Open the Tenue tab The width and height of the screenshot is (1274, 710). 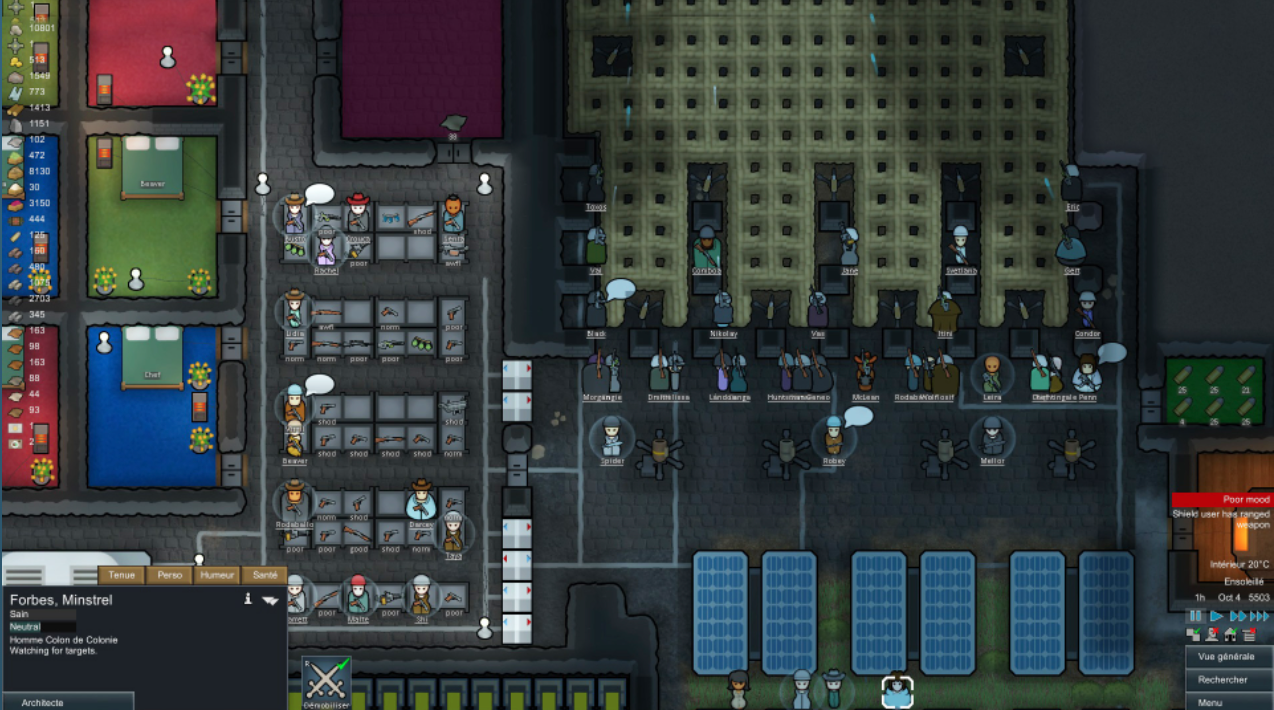click(122, 575)
